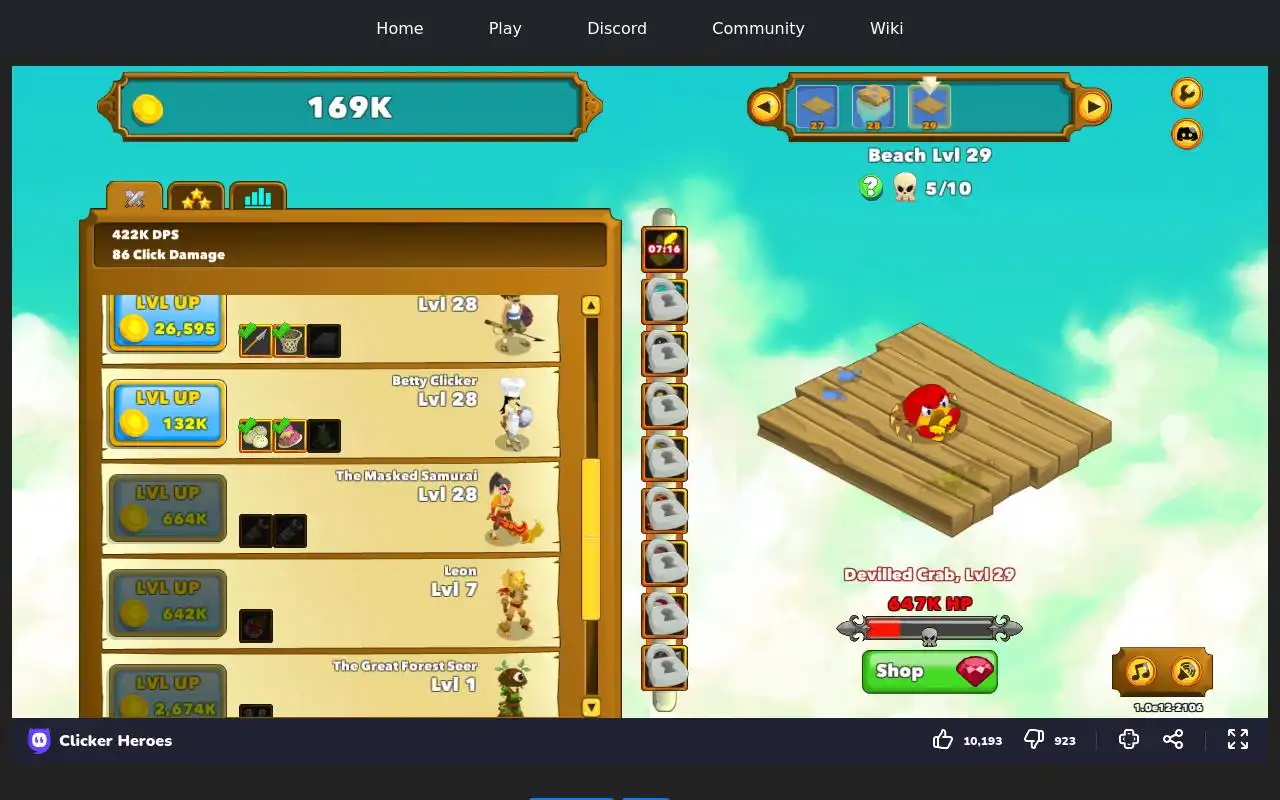Click the 26,595 gold LVL UP button
Image resolution: width=1280 pixels, height=800 pixels.
167,320
